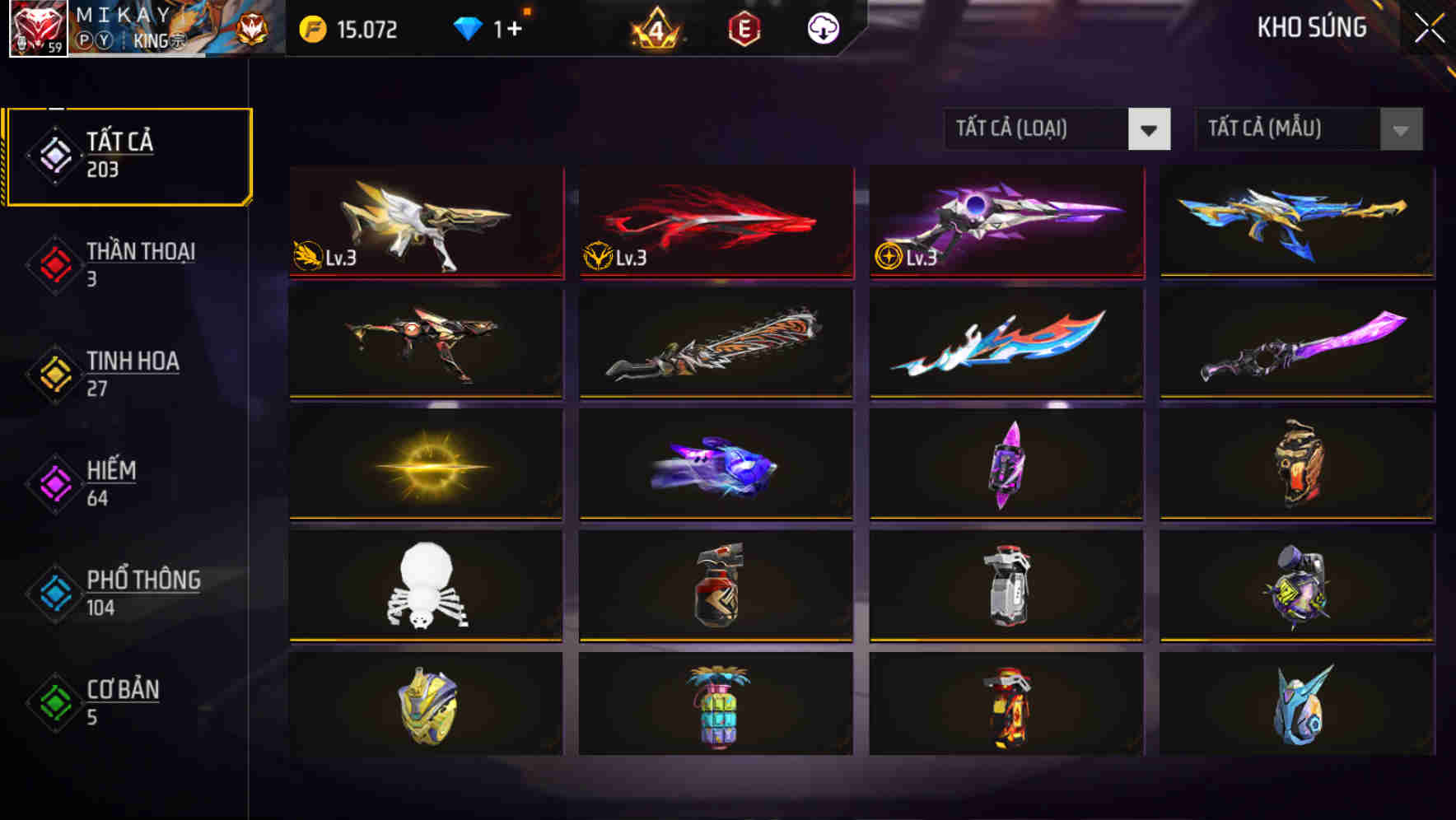Expand the weapon type filter arrow

pos(1150,129)
